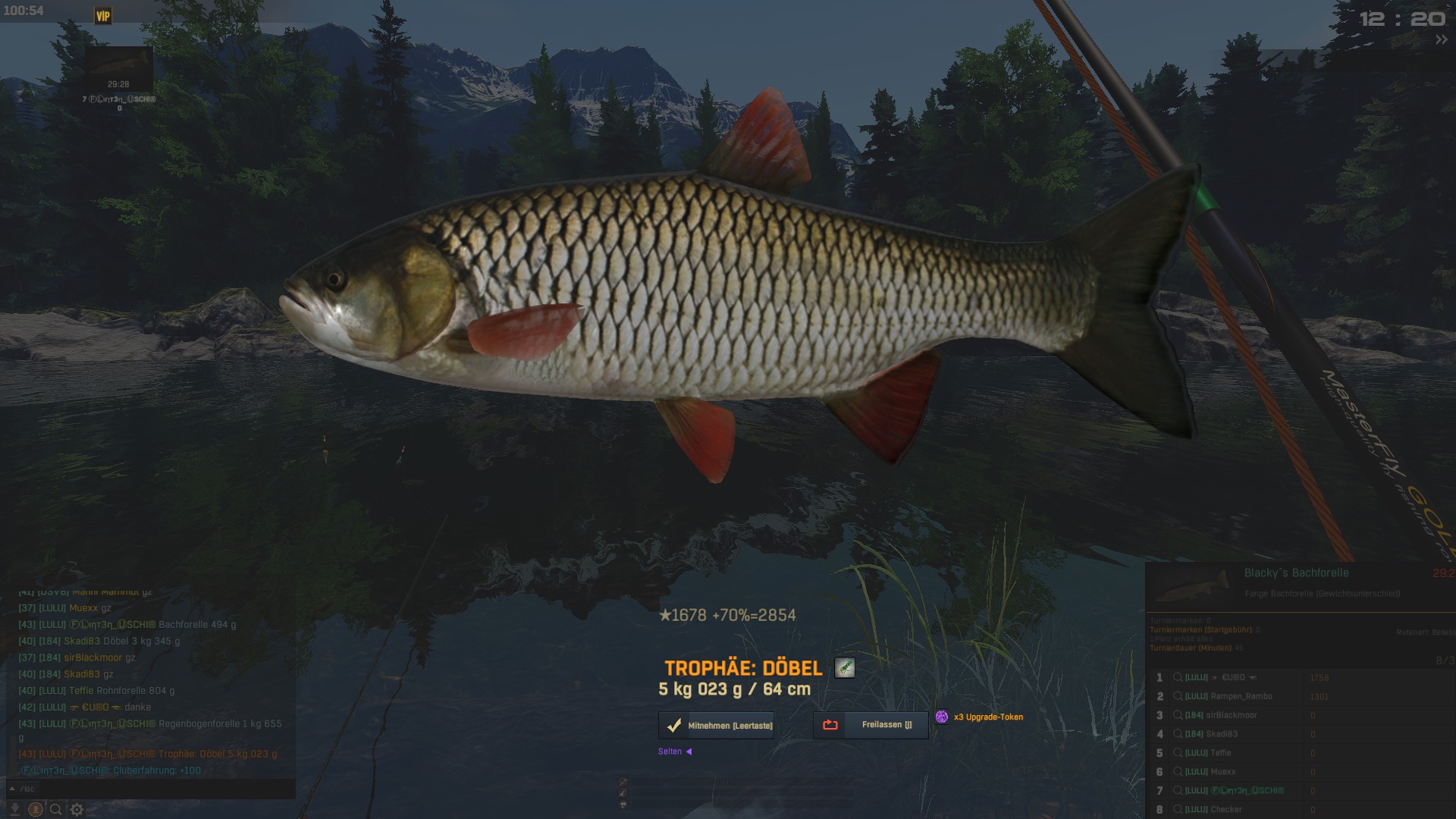Keep the fish with the Mitnehmen button
The image size is (1456, 819).
(x=717, y=726)
